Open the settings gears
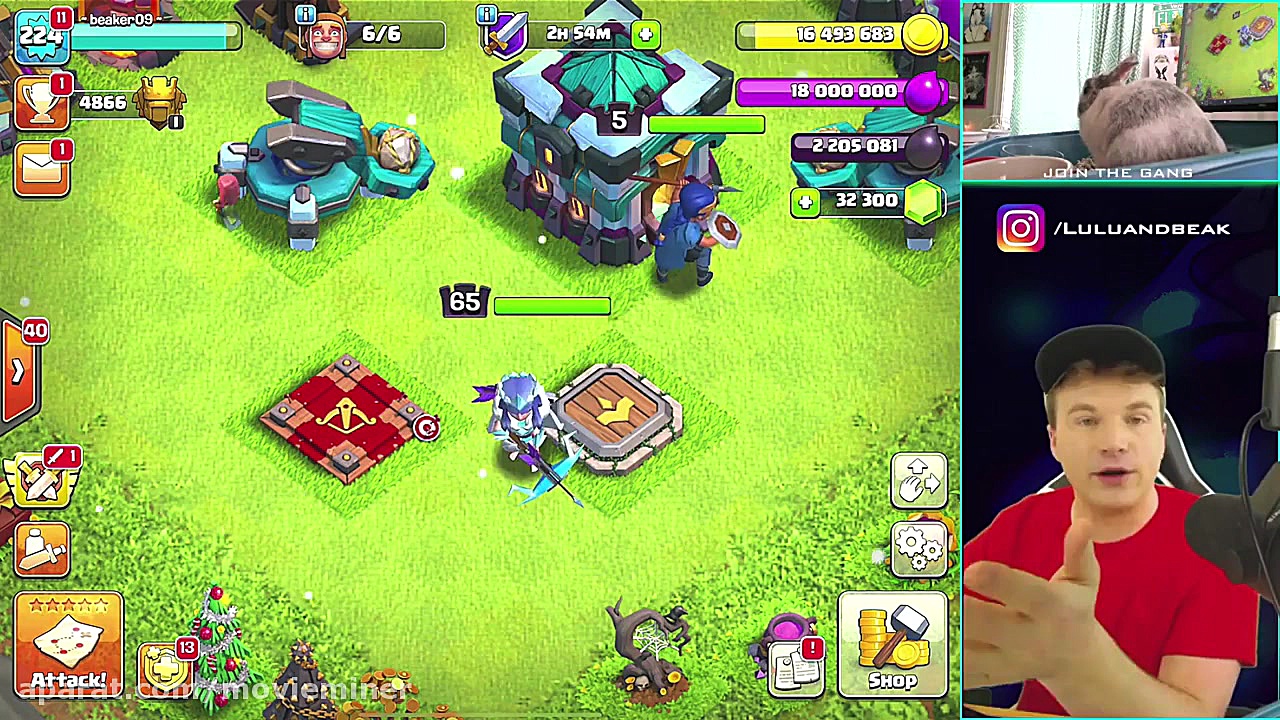Screen dimensions: 1280x720 click(x=919, y=548)
